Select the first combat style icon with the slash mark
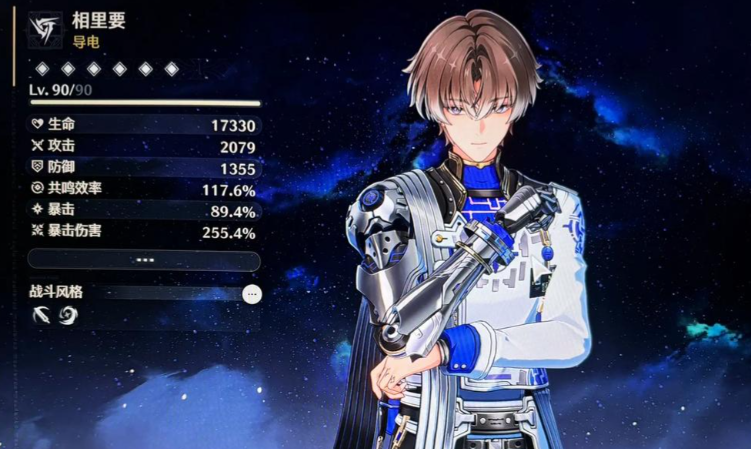Image resolution: width=751 pixels, height=449 pixels. click(x=42, y=316)
